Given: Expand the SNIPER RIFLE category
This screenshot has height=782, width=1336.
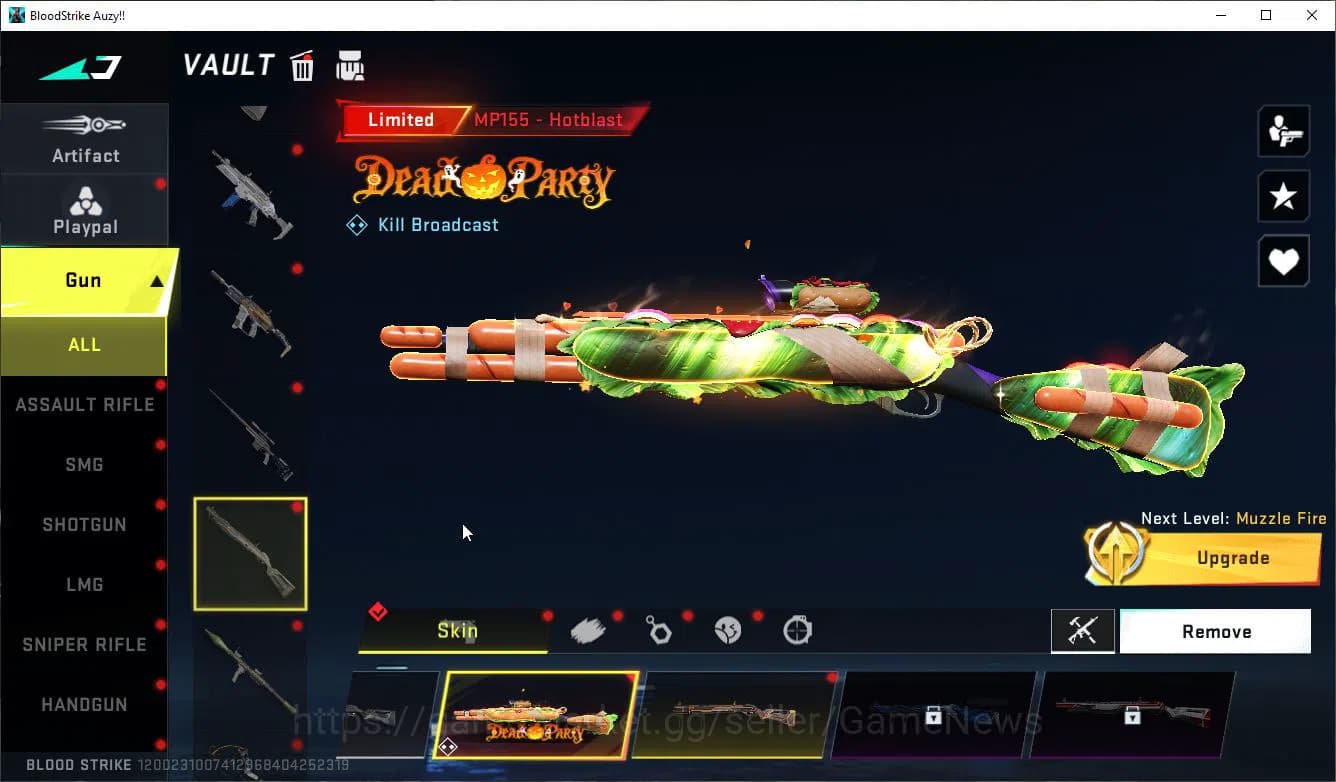Looking at the screenshot, I should [84, 644].
